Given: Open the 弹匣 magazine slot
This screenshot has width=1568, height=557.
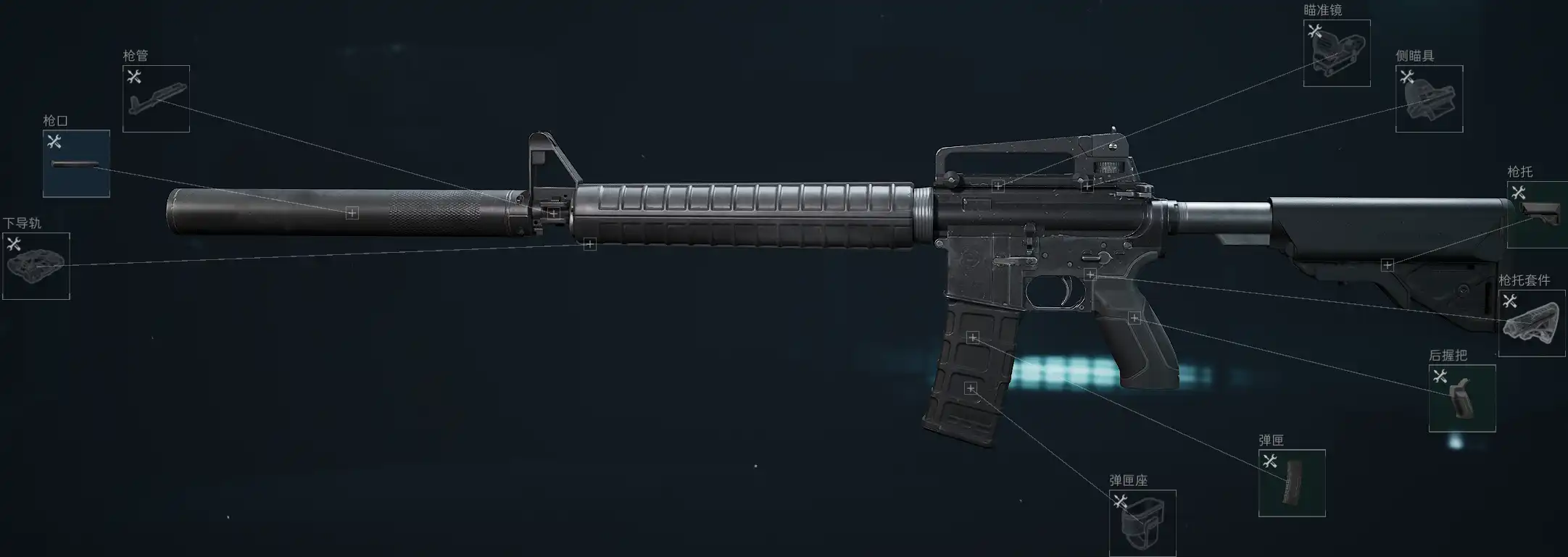Looking at the screenshot, I should [1292, 483].
